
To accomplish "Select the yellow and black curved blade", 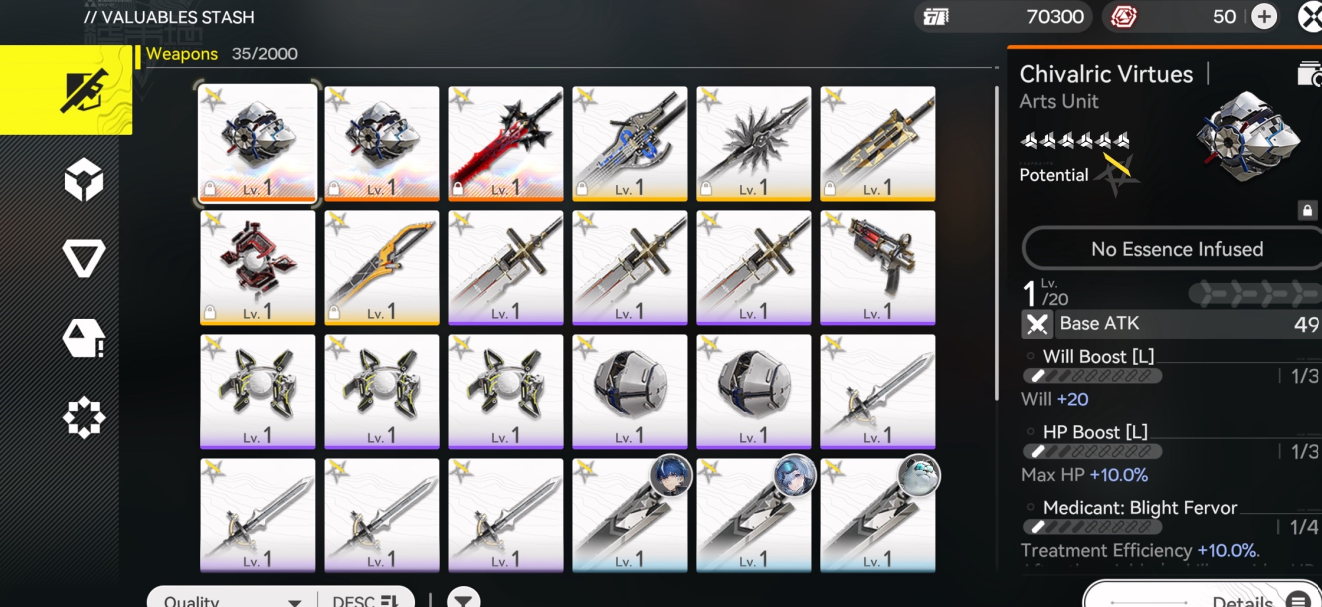I will coord(381,267).
